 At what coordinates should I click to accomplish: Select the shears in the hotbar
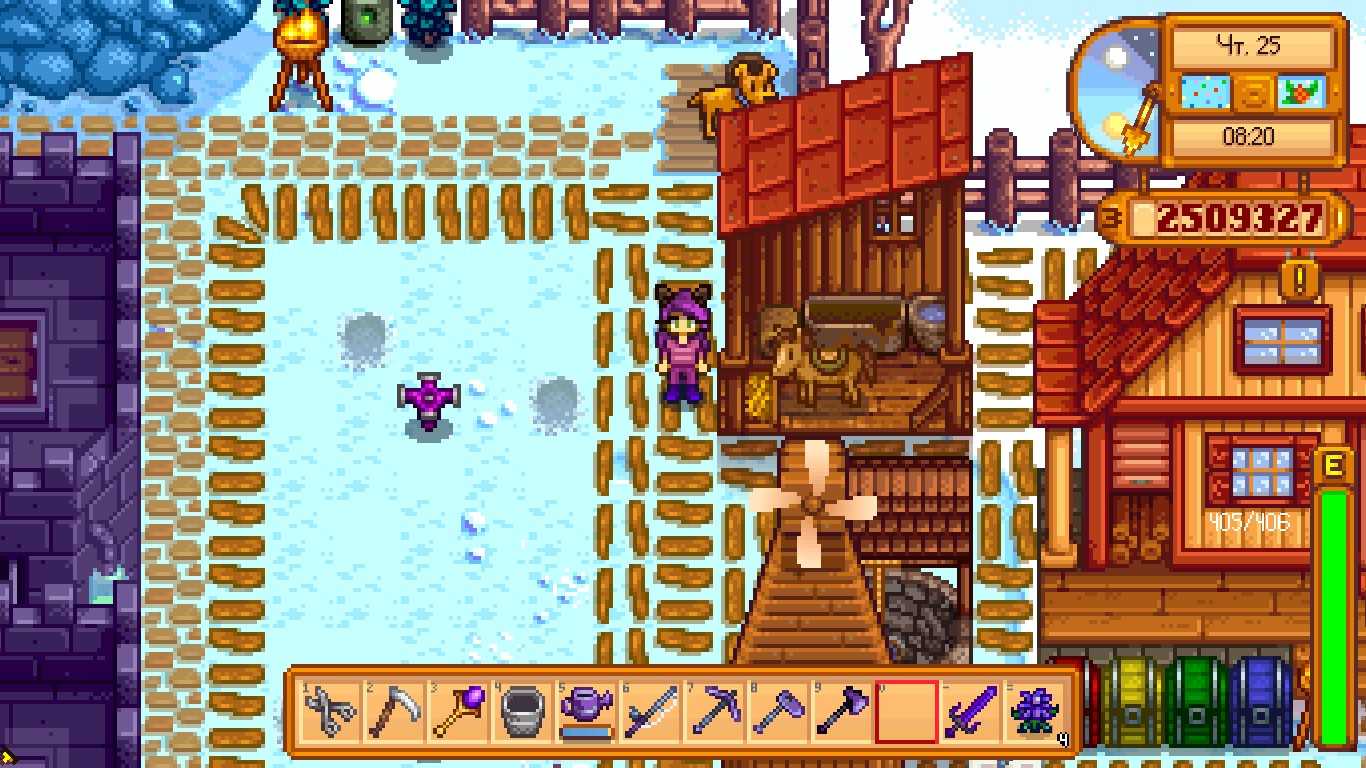click(330, 711)
